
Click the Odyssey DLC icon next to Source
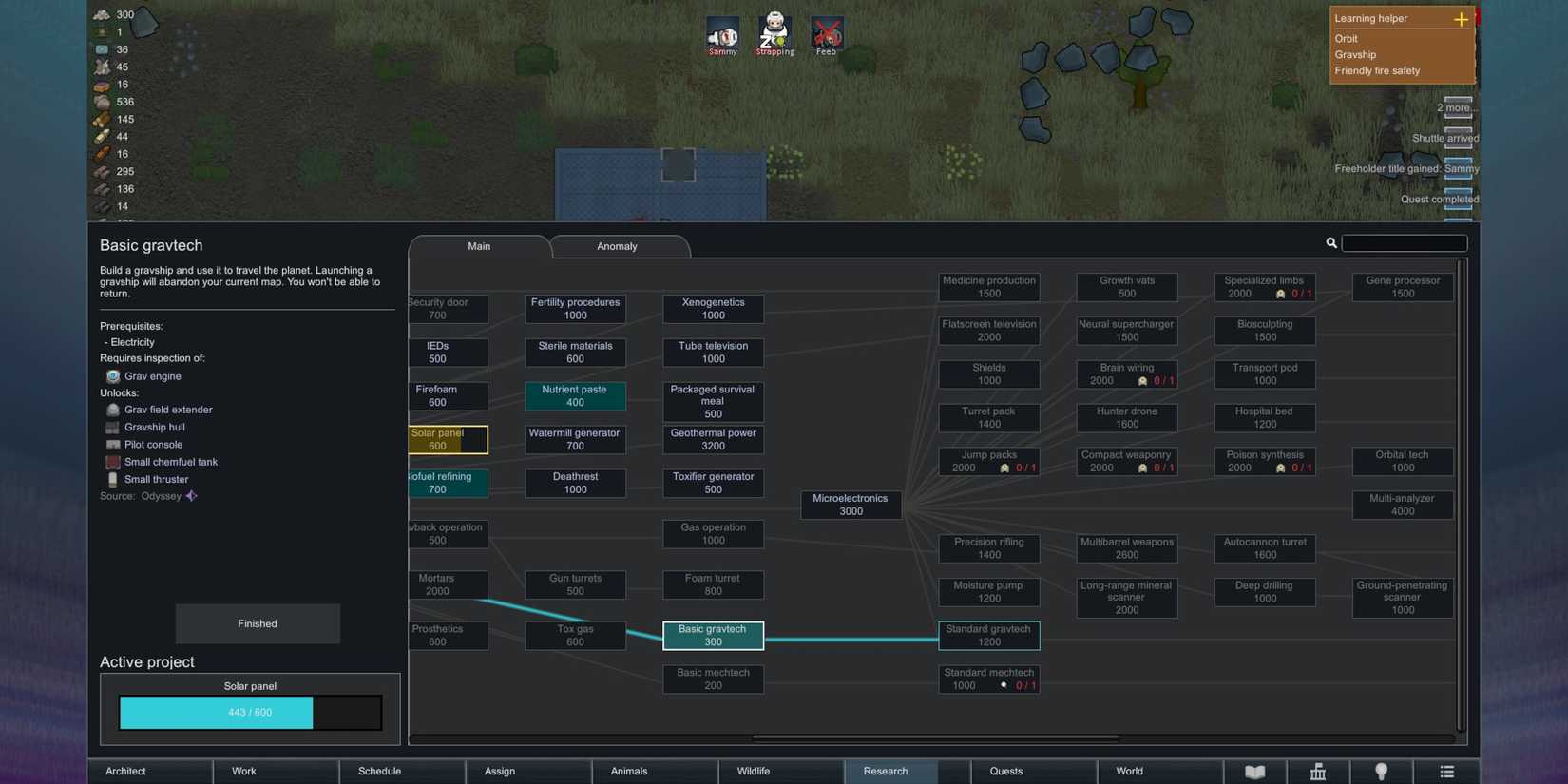tap(190, 495)
